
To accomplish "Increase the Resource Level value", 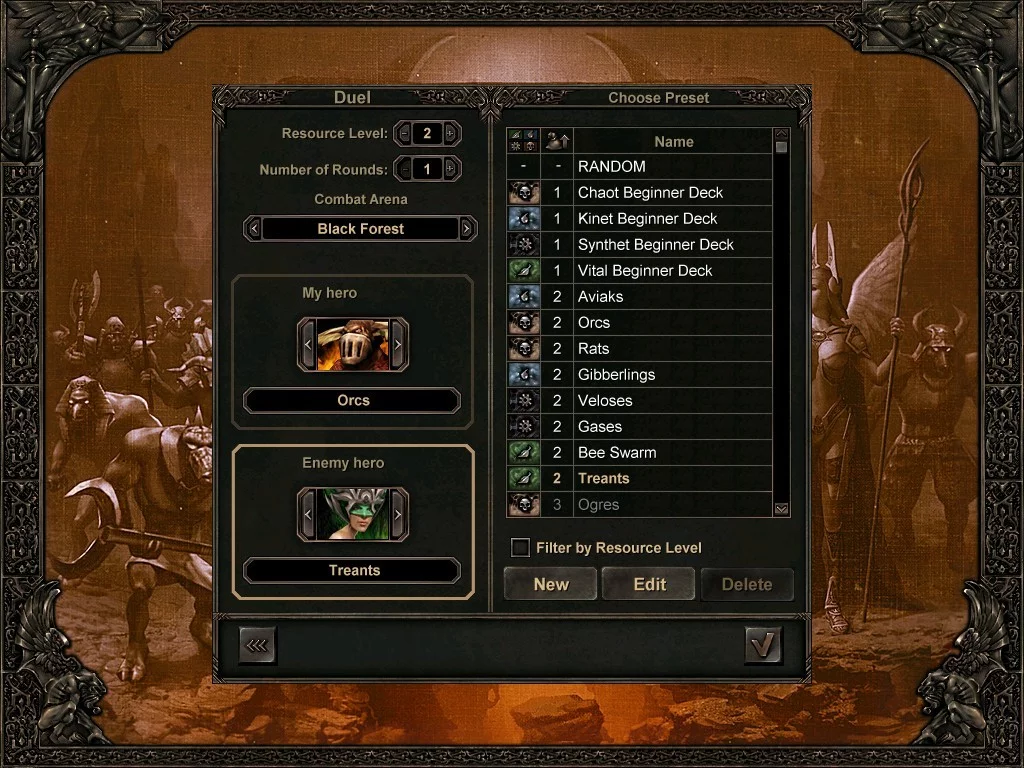I will tap(451, 133).
